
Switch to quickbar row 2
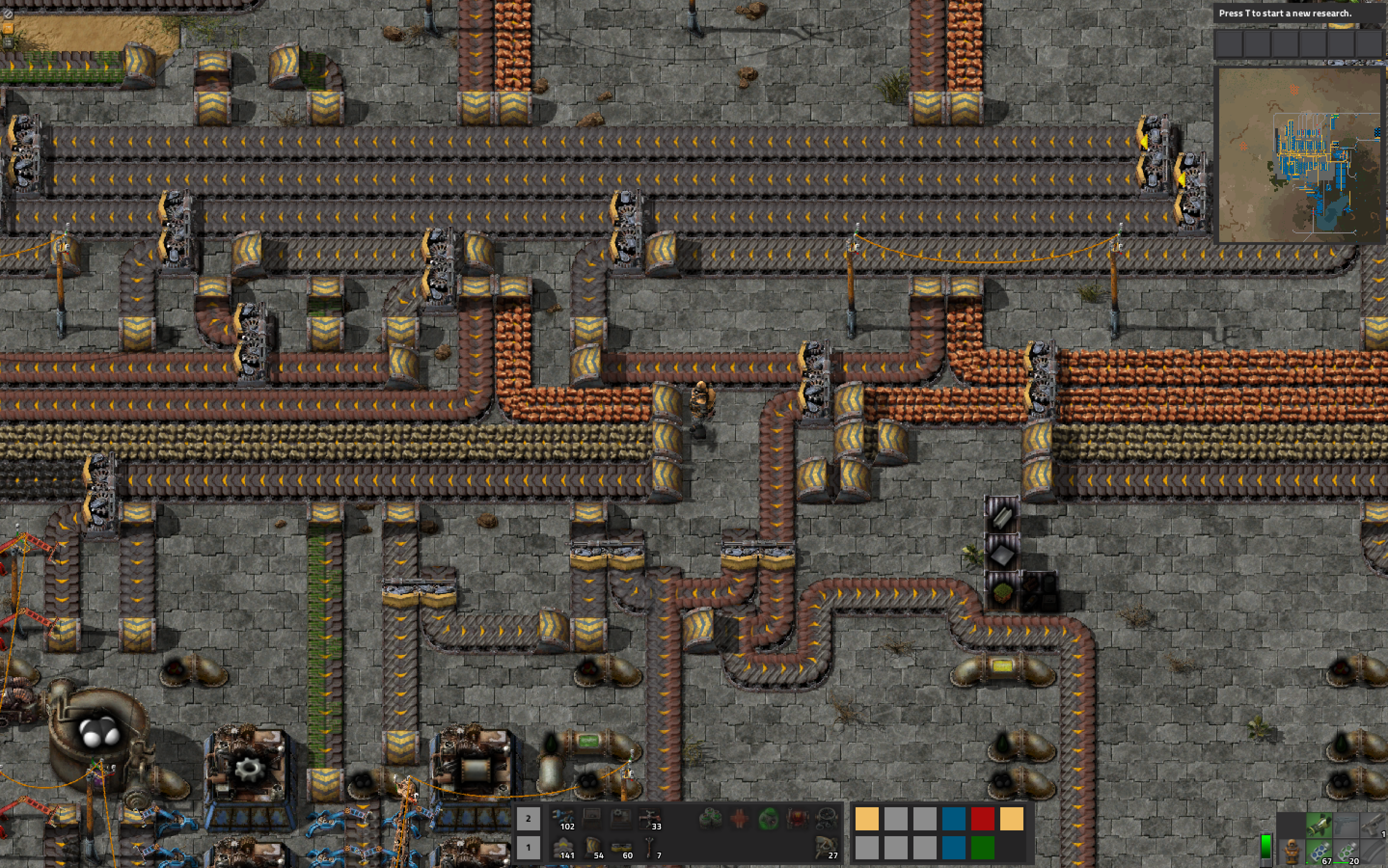pos(528,819)
